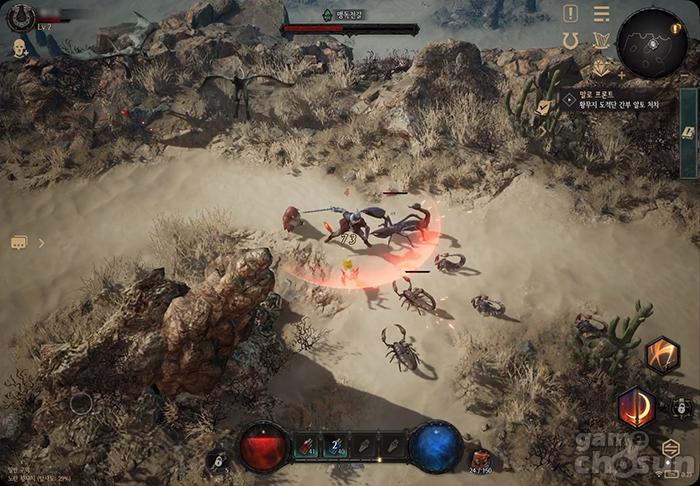Activate the orange hexagon skill
This screenshot has width=700, height=486.
(661, 355)
